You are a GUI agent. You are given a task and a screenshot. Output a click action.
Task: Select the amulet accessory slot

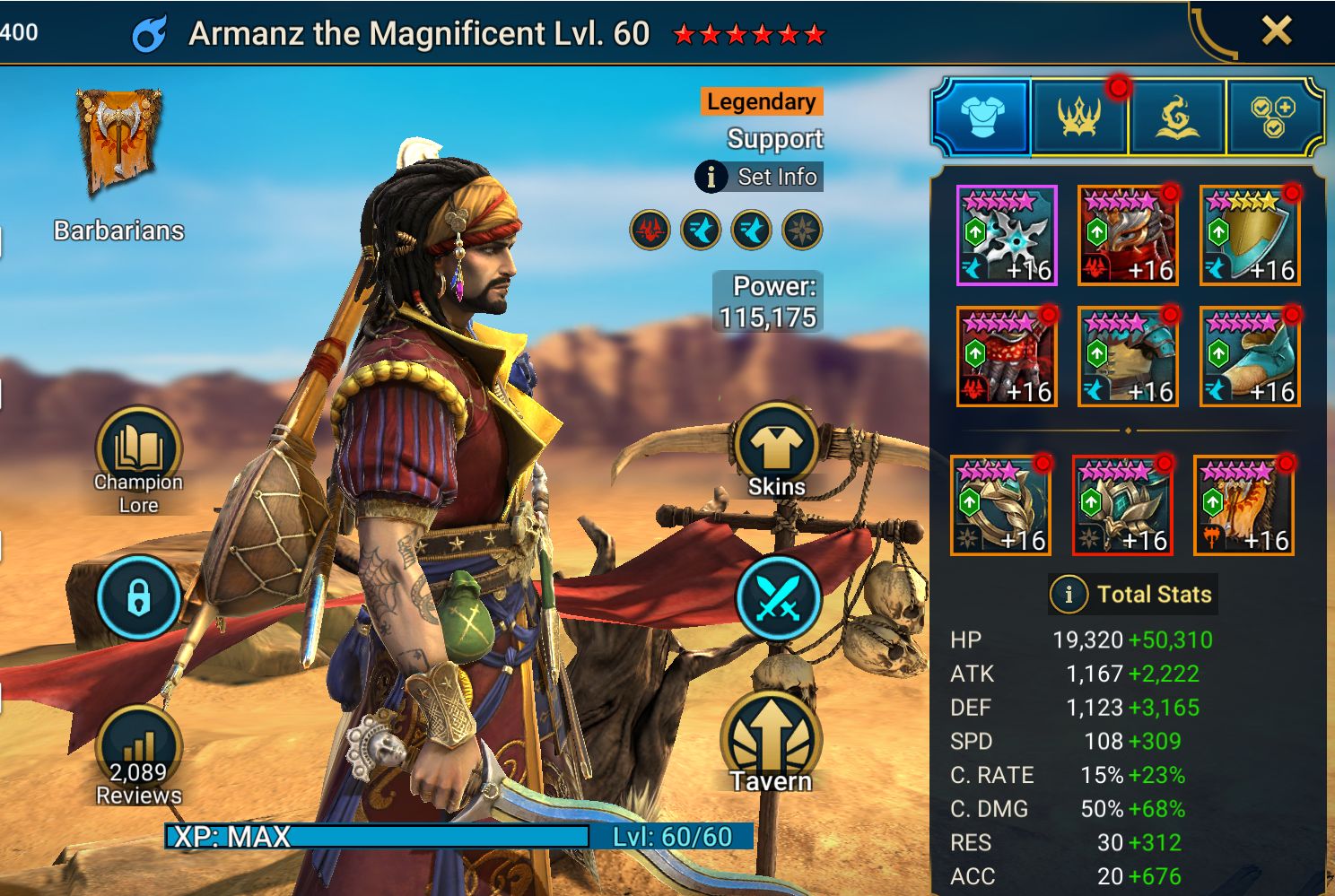1122,506
